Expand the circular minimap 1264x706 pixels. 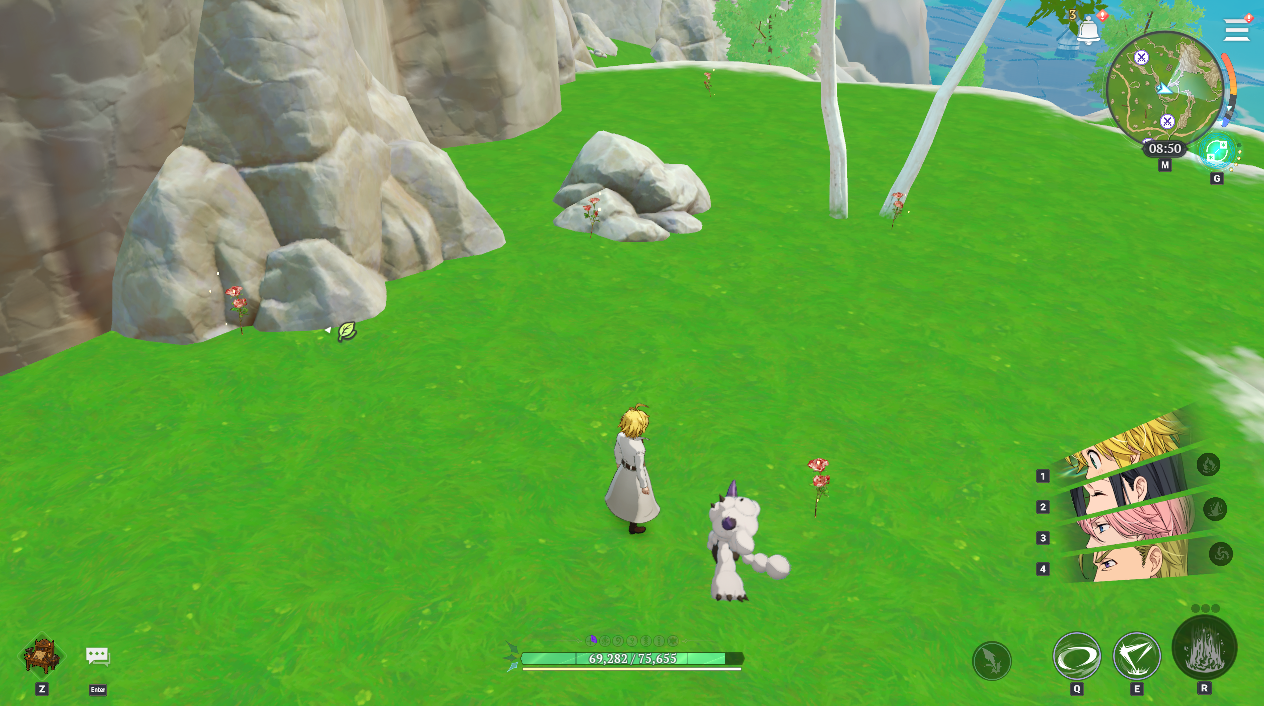click(1164, 90)
